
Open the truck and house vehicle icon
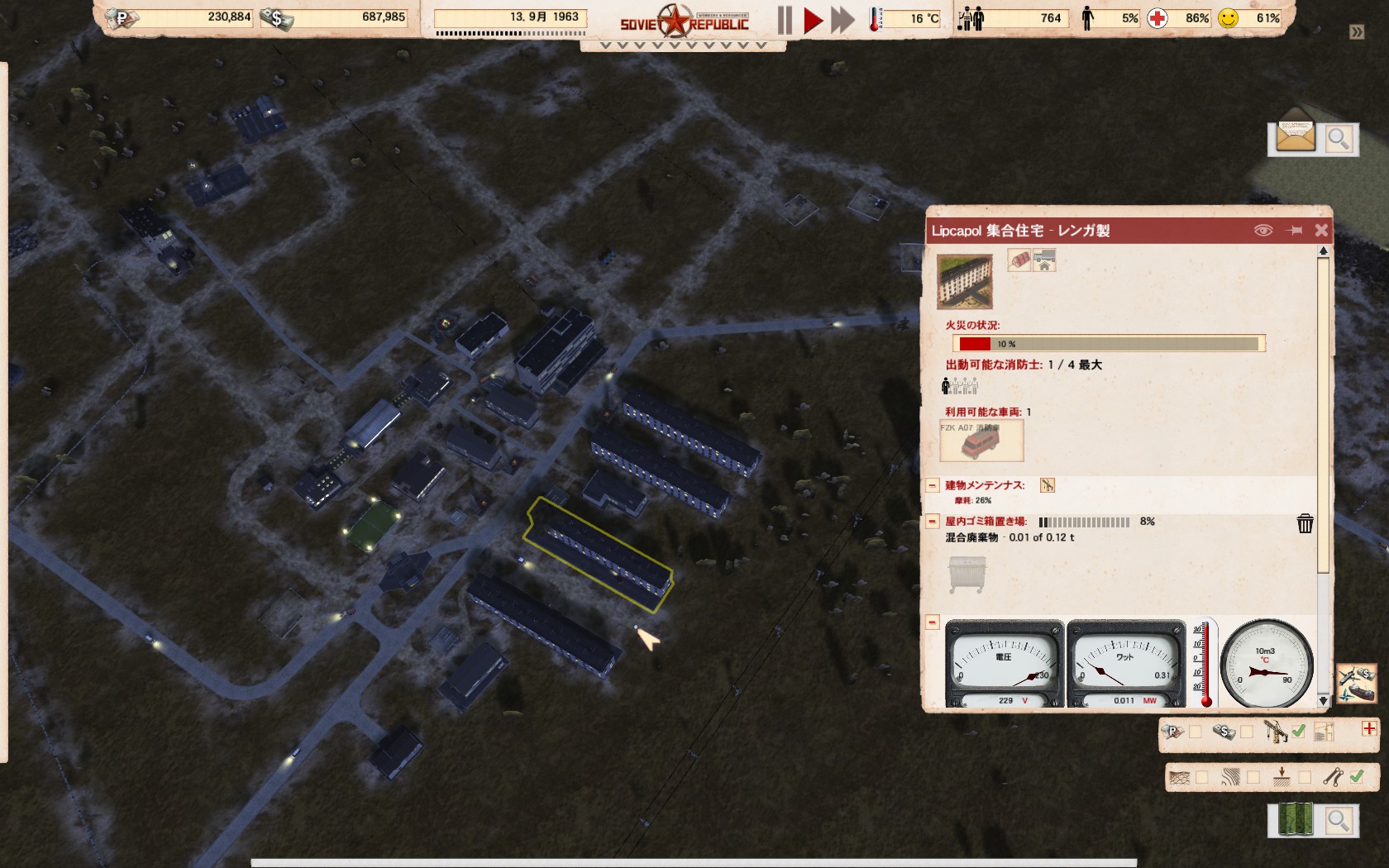click(x=1044, y=261)
